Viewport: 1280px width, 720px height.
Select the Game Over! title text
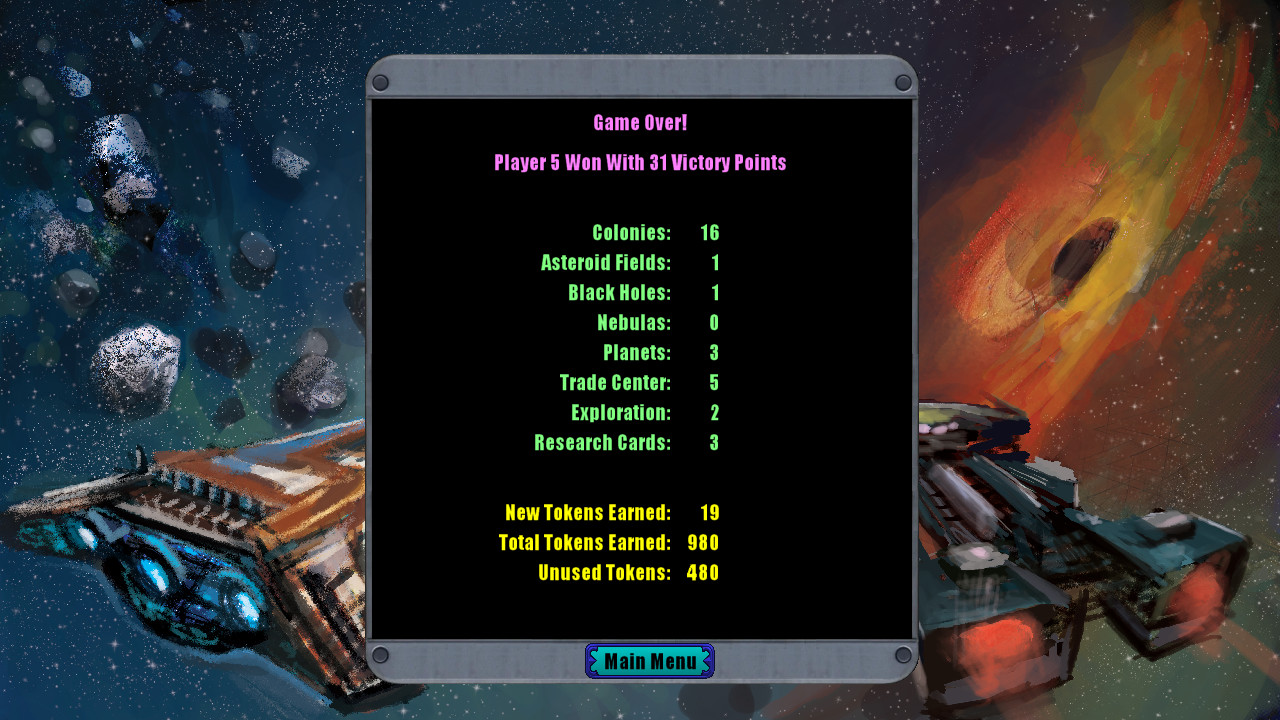[x=639, y=122]
